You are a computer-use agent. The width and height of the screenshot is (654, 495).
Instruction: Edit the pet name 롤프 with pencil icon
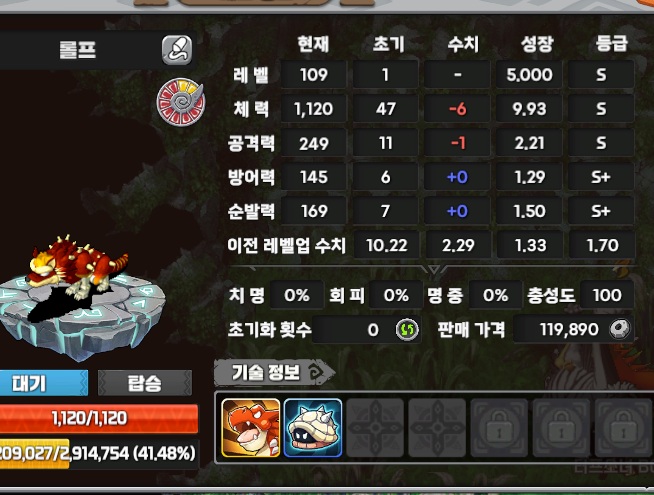177,49
